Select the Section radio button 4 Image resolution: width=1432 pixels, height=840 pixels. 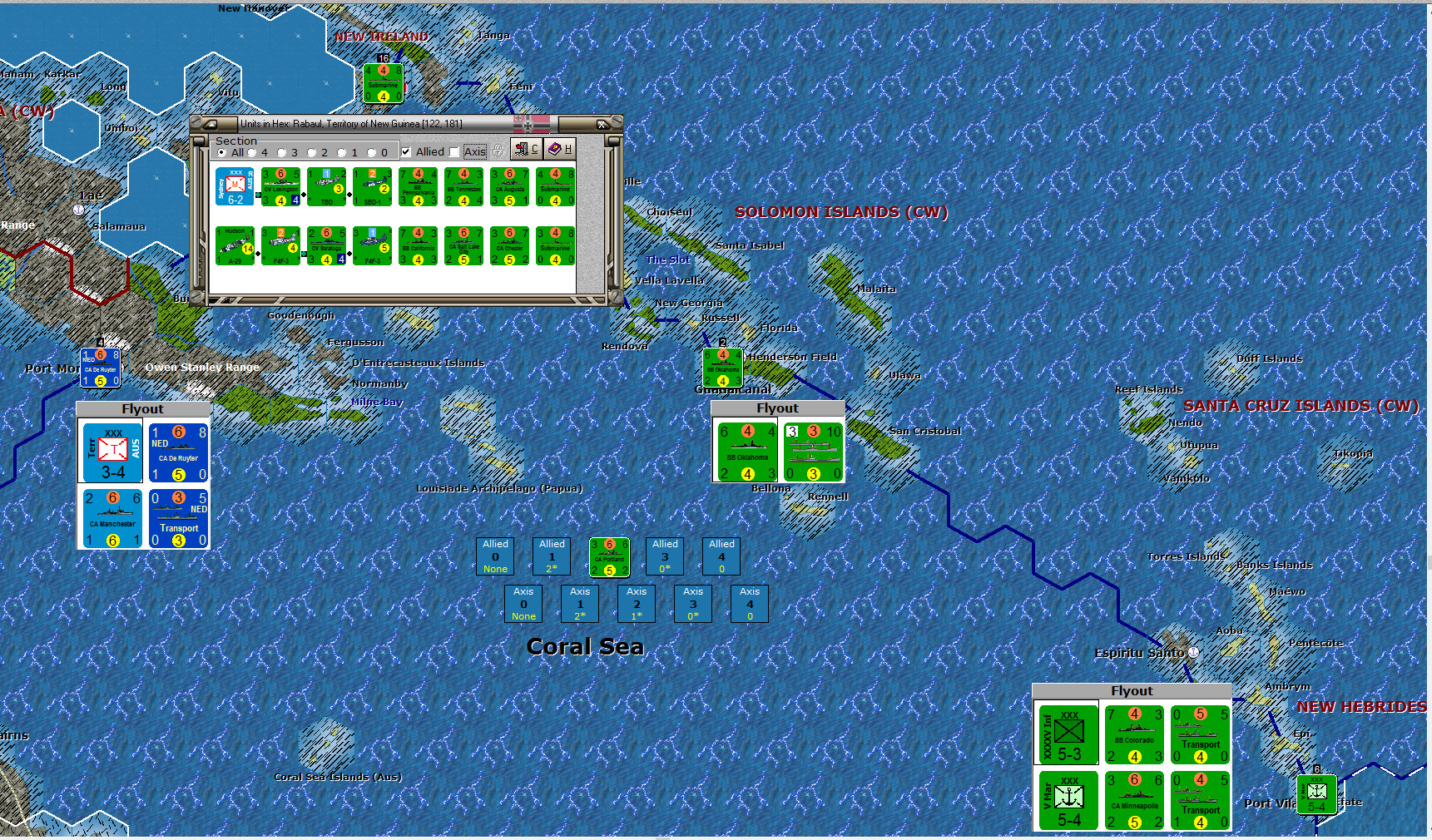click(x=251, y=152)
